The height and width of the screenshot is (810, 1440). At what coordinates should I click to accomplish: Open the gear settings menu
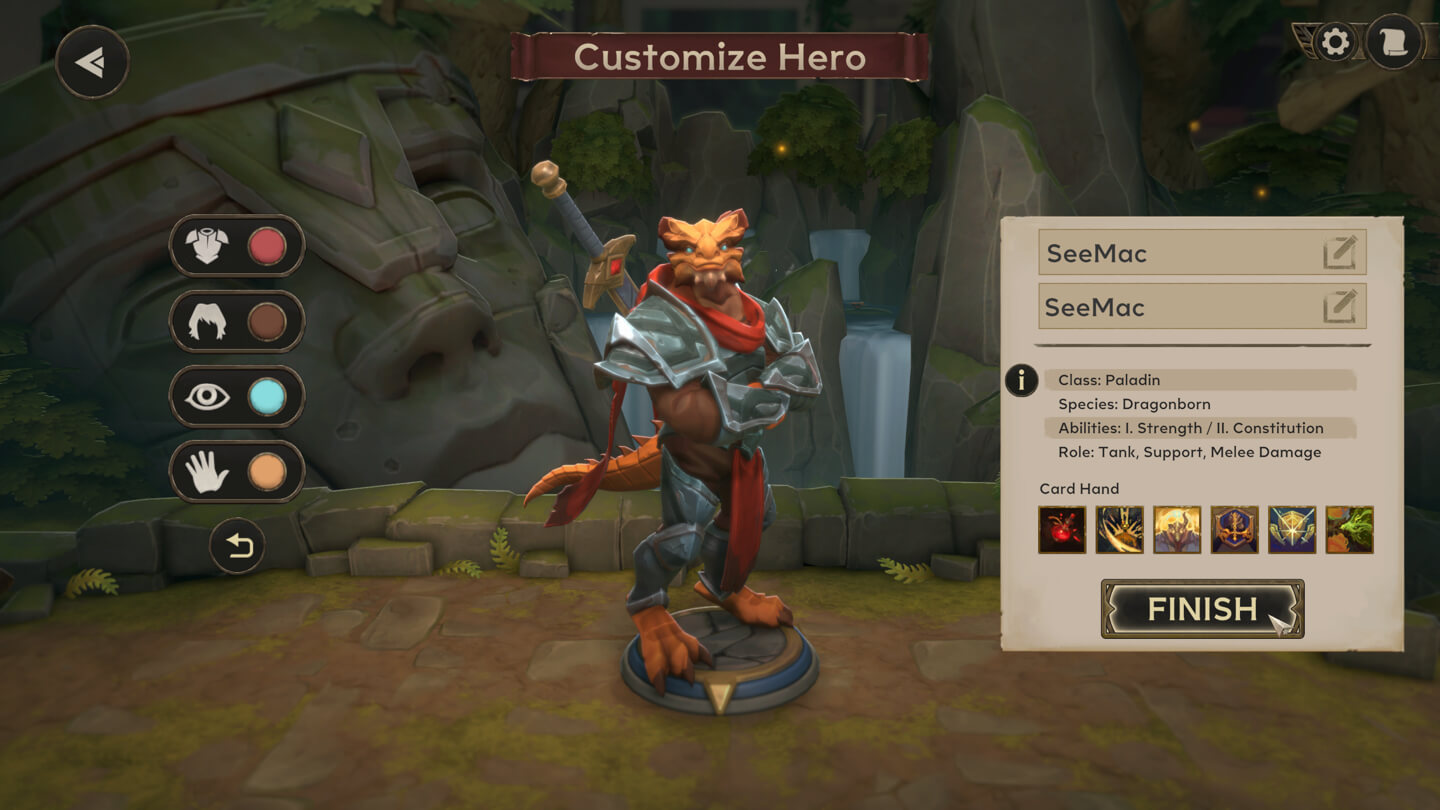point(1335,42)
